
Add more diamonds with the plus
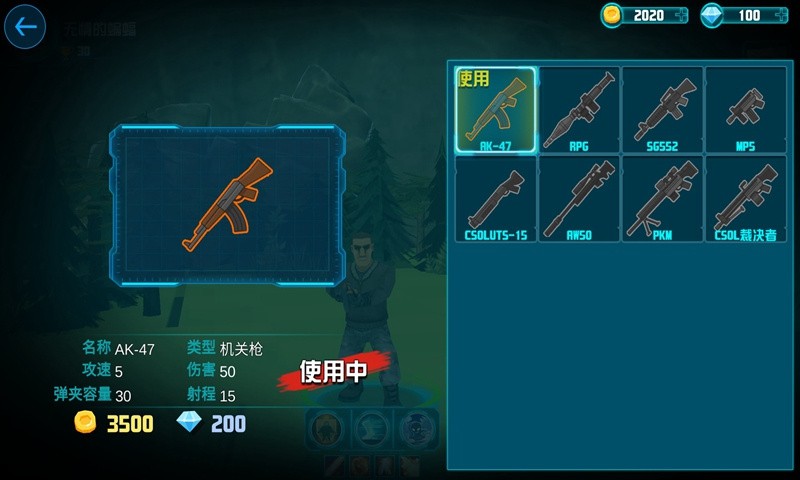[x=780, y=15]
